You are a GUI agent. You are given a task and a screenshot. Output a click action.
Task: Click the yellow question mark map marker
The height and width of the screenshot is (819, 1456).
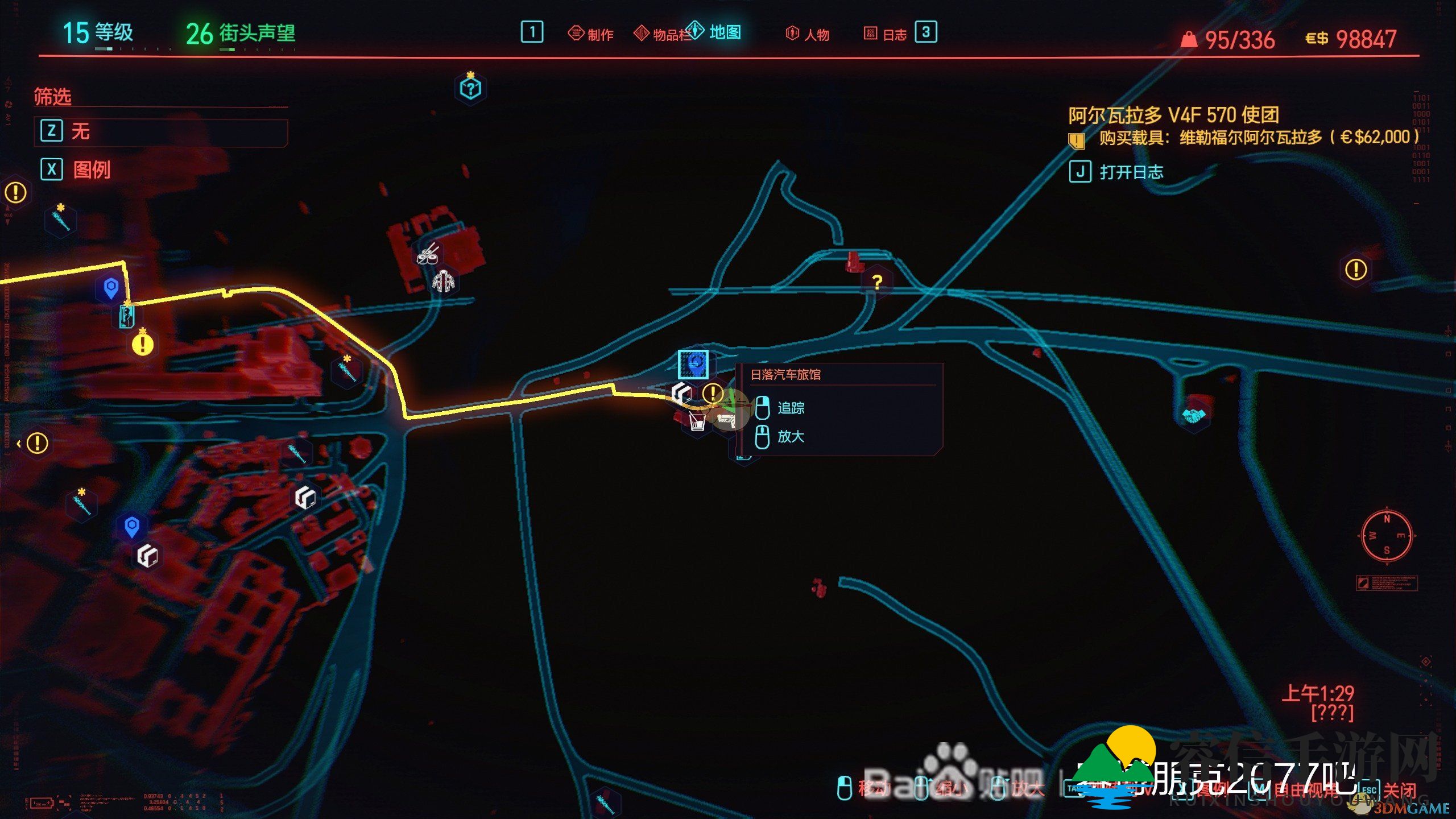(x=877, y=282)
